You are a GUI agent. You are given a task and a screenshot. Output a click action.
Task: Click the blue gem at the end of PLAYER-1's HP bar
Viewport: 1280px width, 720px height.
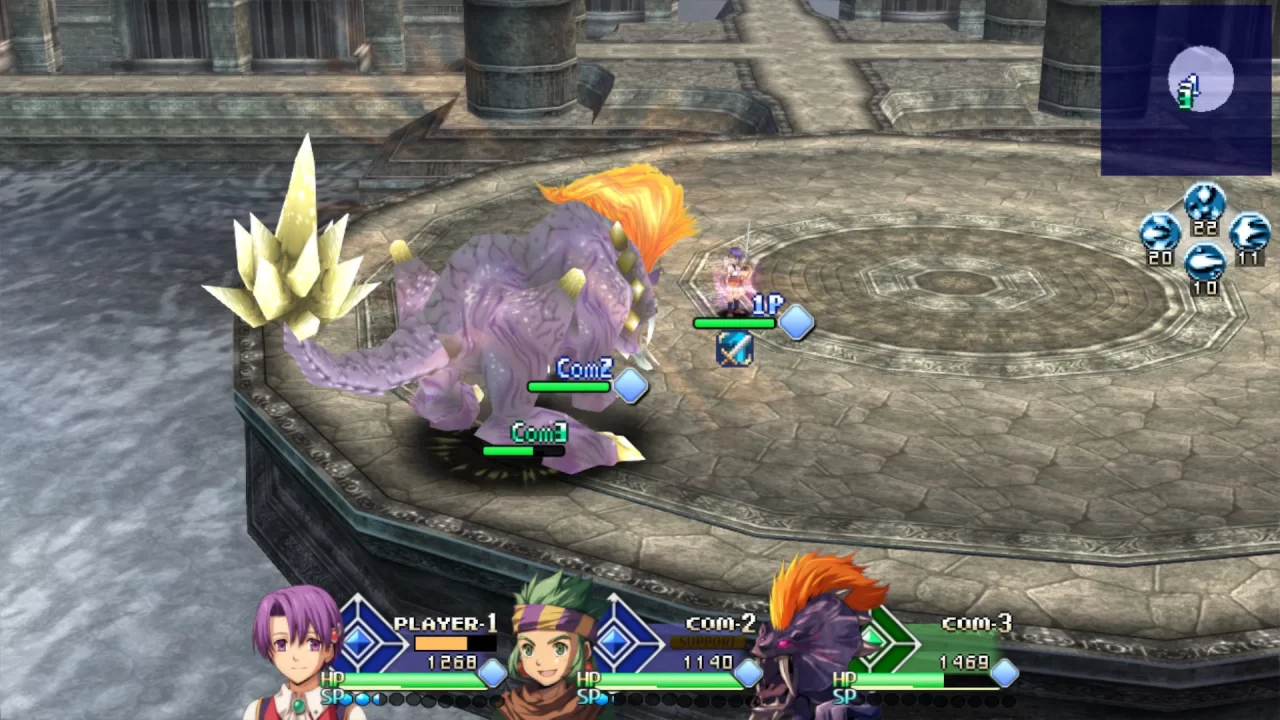pos(493,675)
